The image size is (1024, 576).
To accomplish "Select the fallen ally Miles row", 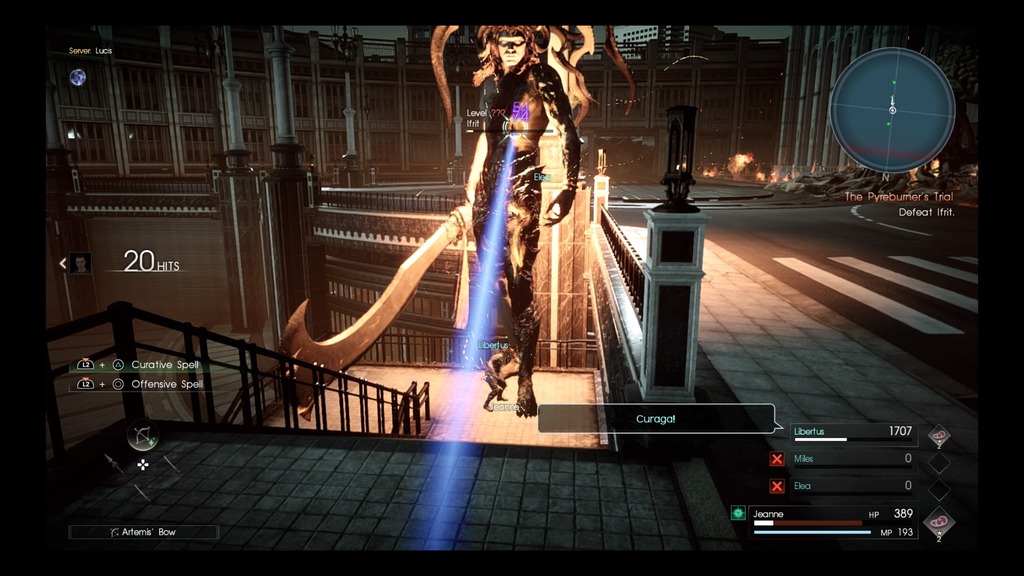I will click(852, 459).
